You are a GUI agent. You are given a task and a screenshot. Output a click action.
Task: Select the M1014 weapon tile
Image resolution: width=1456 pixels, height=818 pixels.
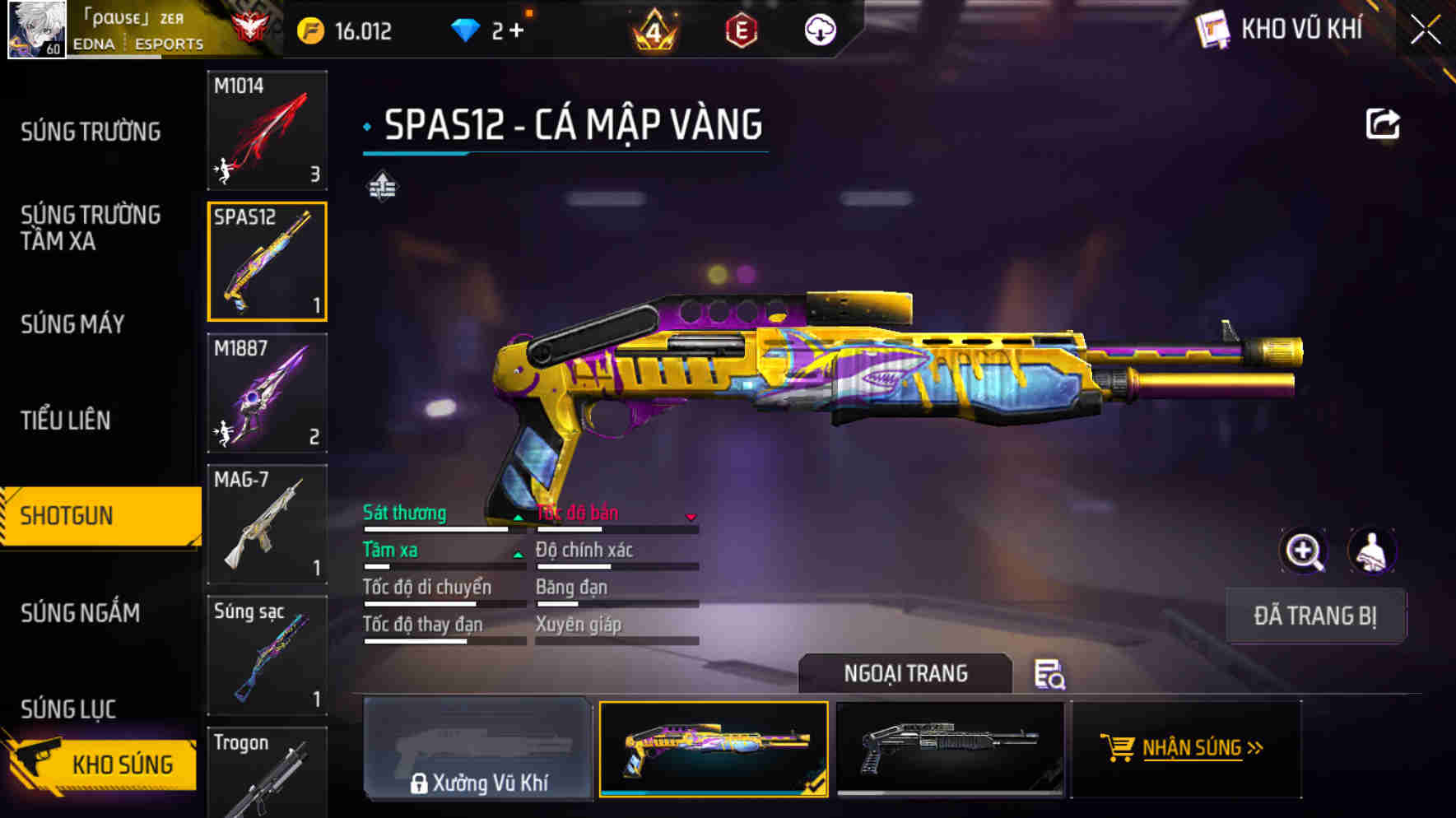point(267,131)
